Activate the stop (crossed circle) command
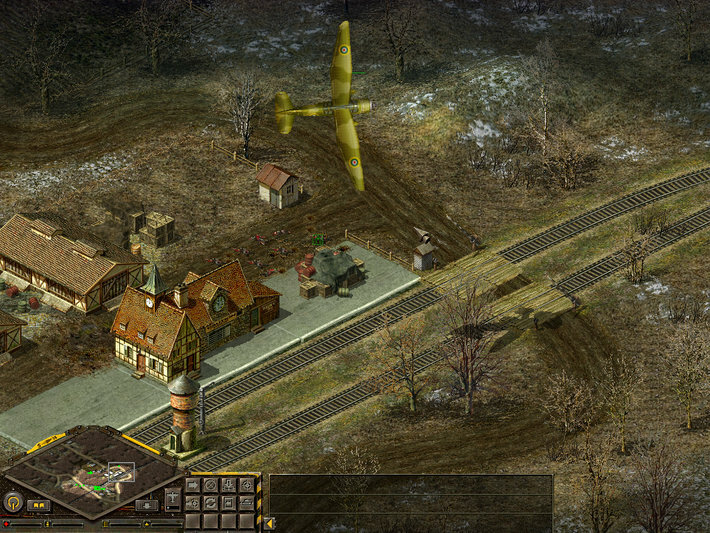Viewport: 710px width, 533px height. (210, 486)
